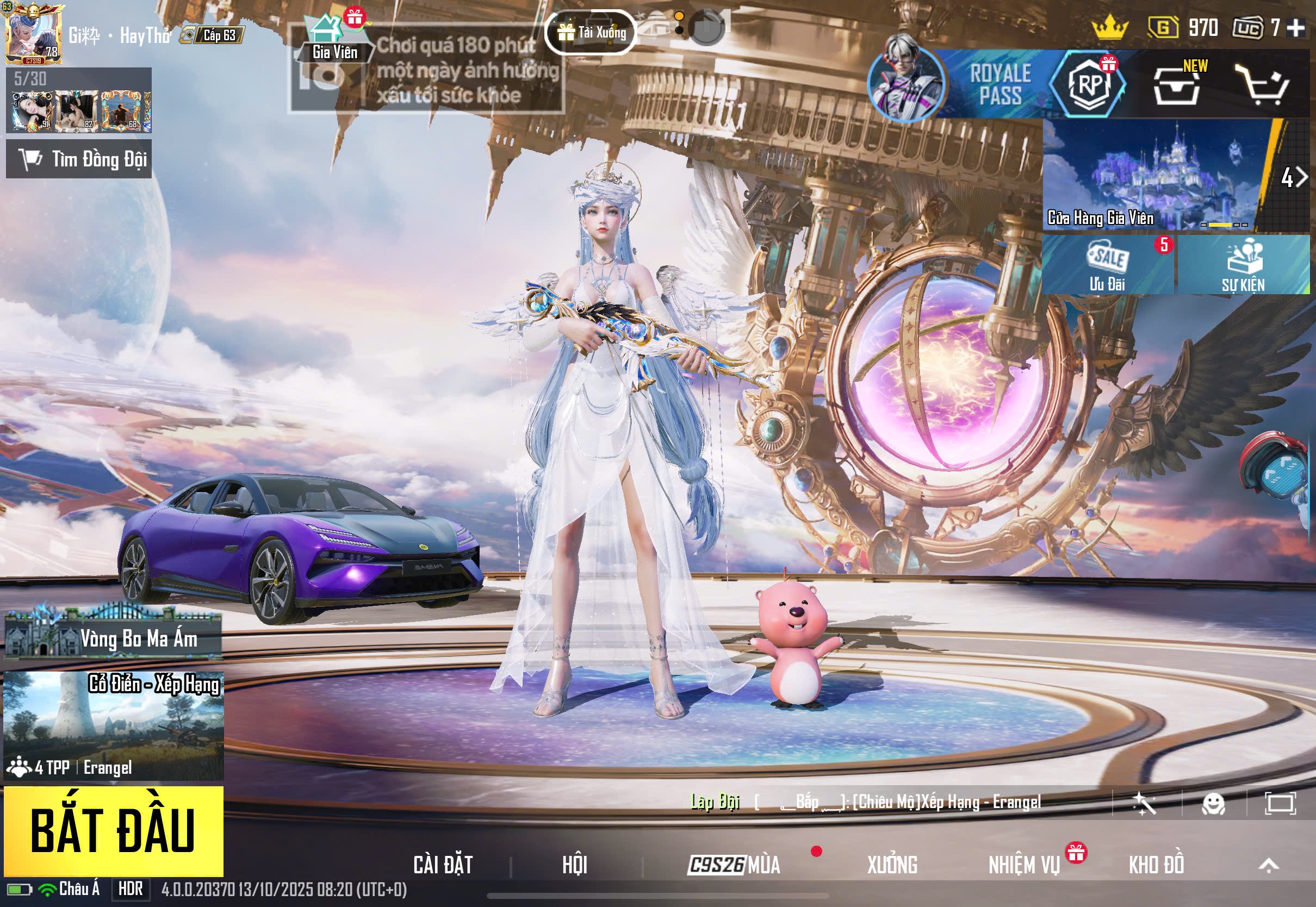The height and width of the screenshot is (907, 1316).
Task: Start the match with BẮT ĐẦU
Action: click(113, 830)
